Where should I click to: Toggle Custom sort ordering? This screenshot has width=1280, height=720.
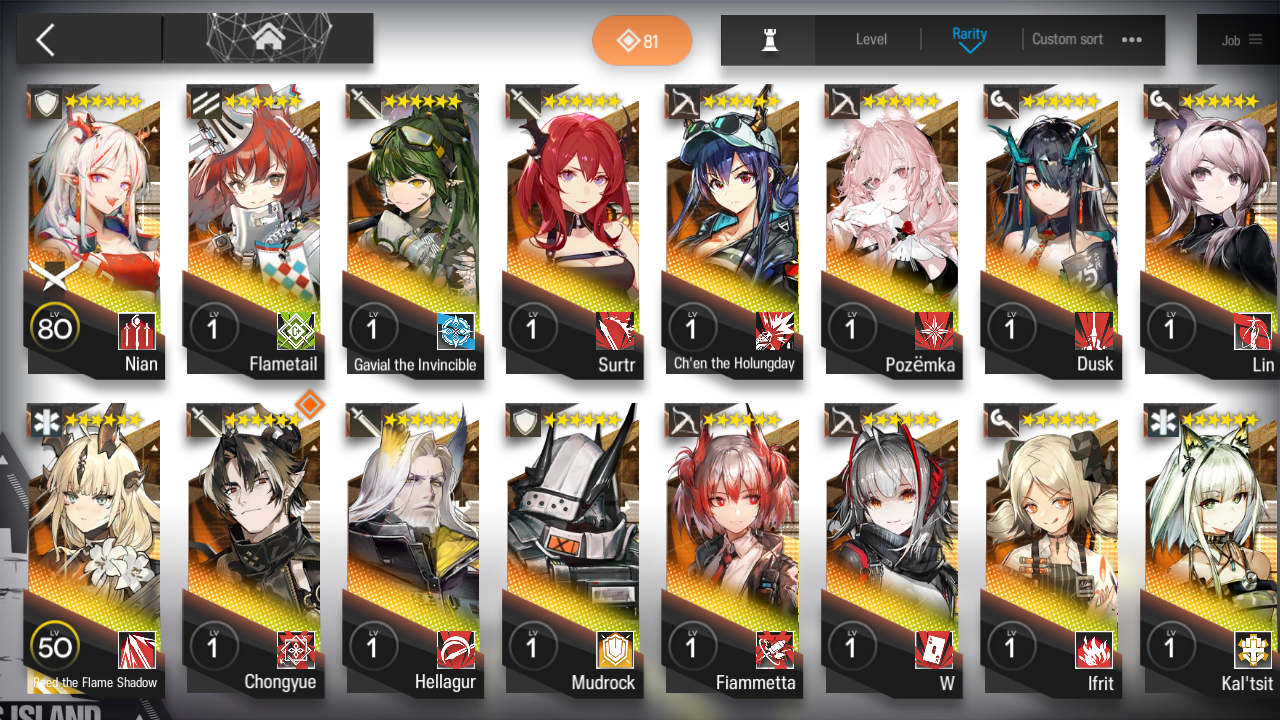tap(1067, 39)
